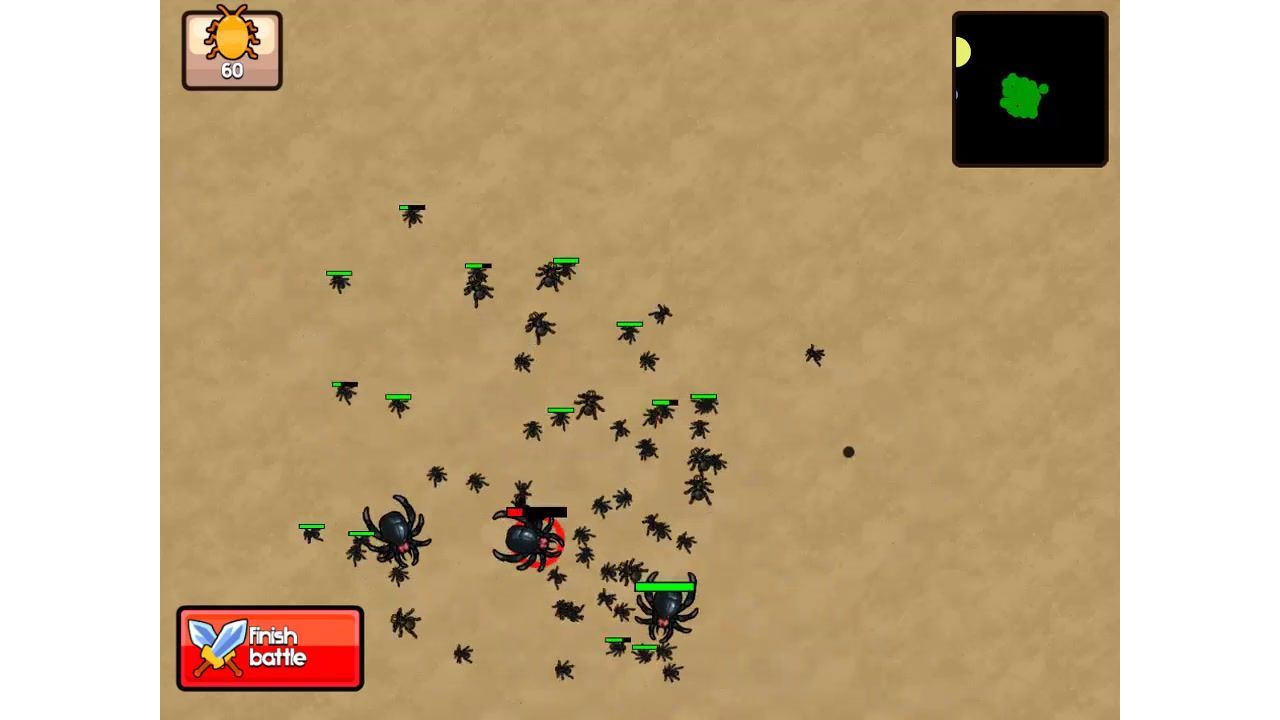
Task: Click the full green health bar above bottom spider
Action: (x=664, y=583)
